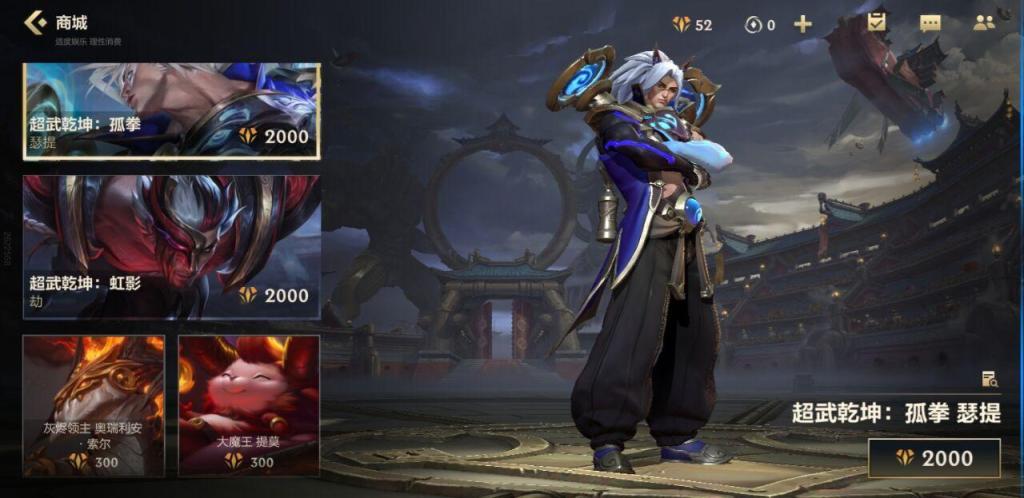Screen dimensions: 1024x498
Task: Open the chat speech bubble icon
Action: (x=930, y=23)
